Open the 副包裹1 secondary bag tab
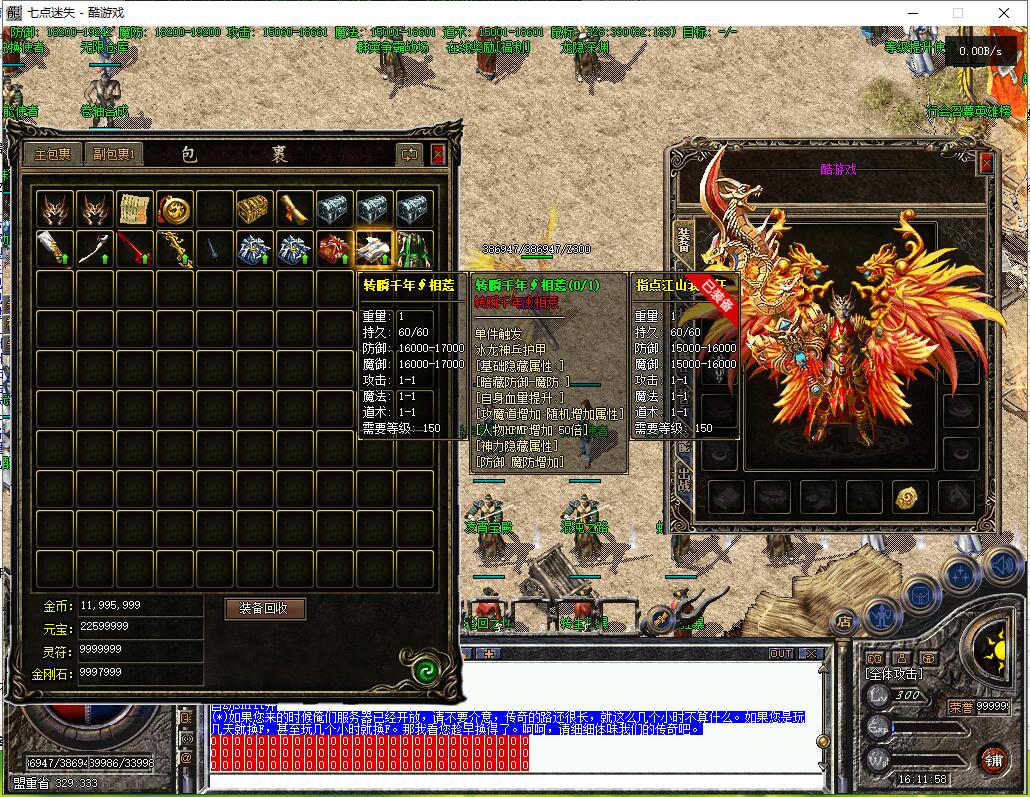Image resolution: width=1030 pixels, height=797 pixels. [x=113, y=154]
